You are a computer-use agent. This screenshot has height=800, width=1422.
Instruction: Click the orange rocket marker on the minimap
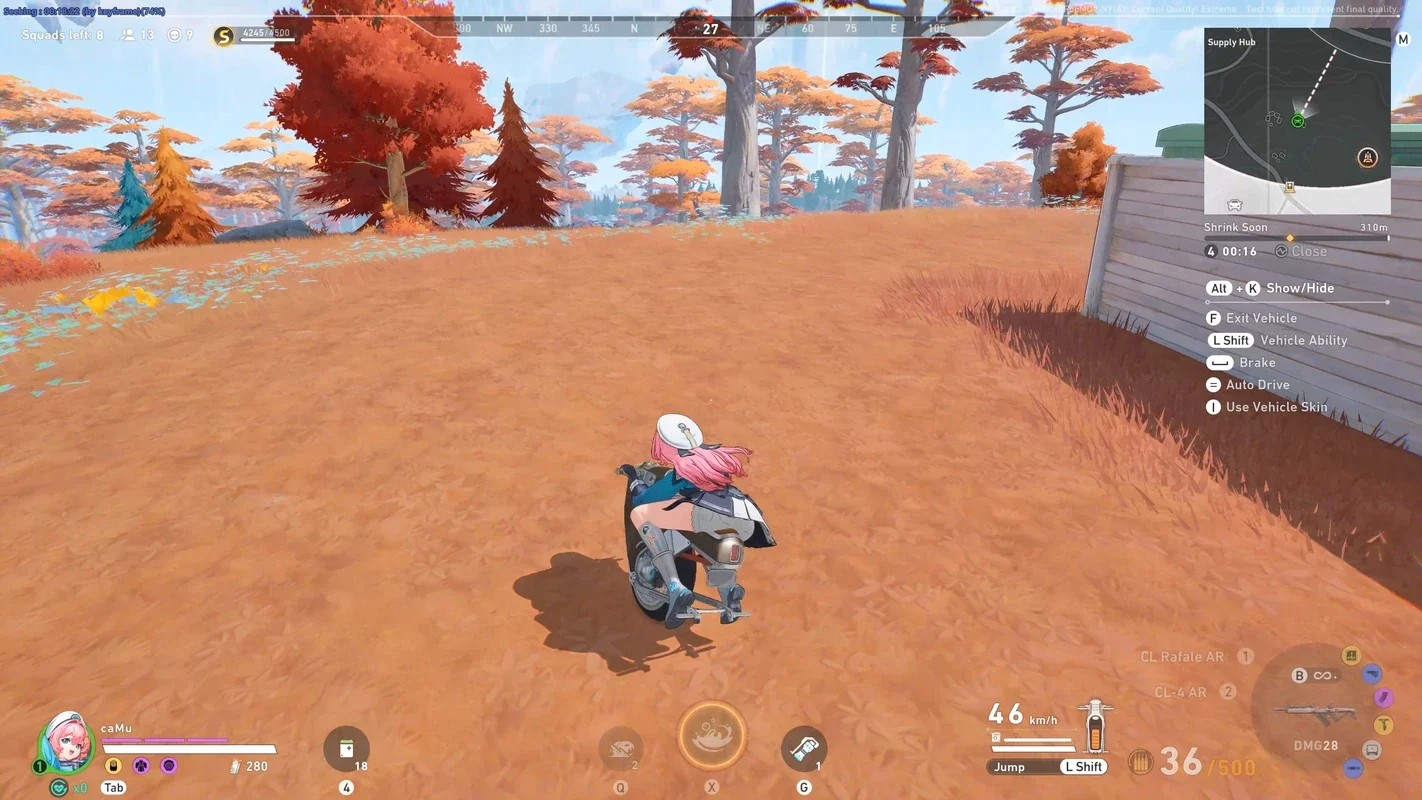pyautogui.click(x=1367, y=158)
